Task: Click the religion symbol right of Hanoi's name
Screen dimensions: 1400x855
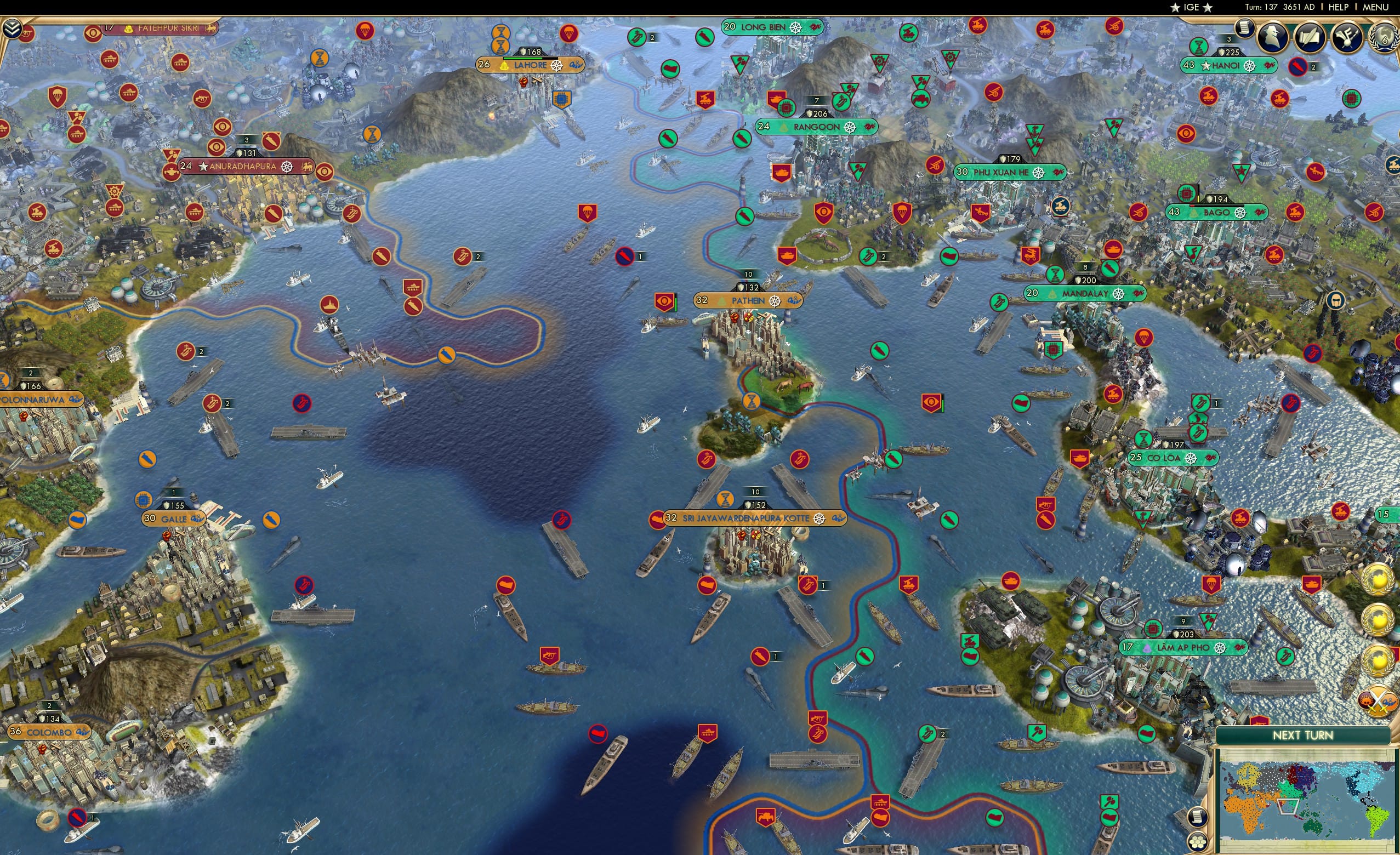Action: 1270,66
